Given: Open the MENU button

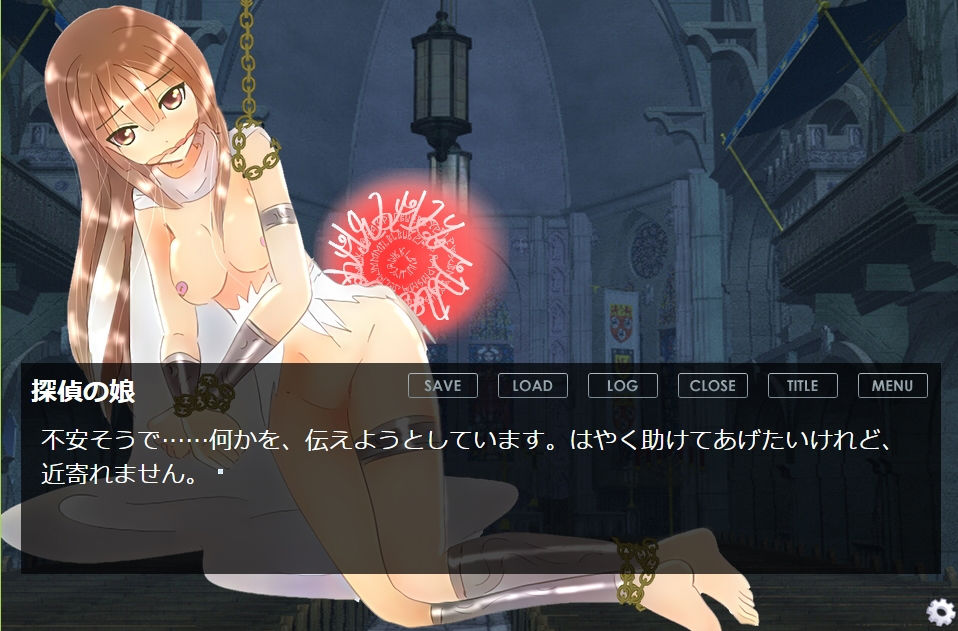Looking at the screenshot, I should coord(892,385).
